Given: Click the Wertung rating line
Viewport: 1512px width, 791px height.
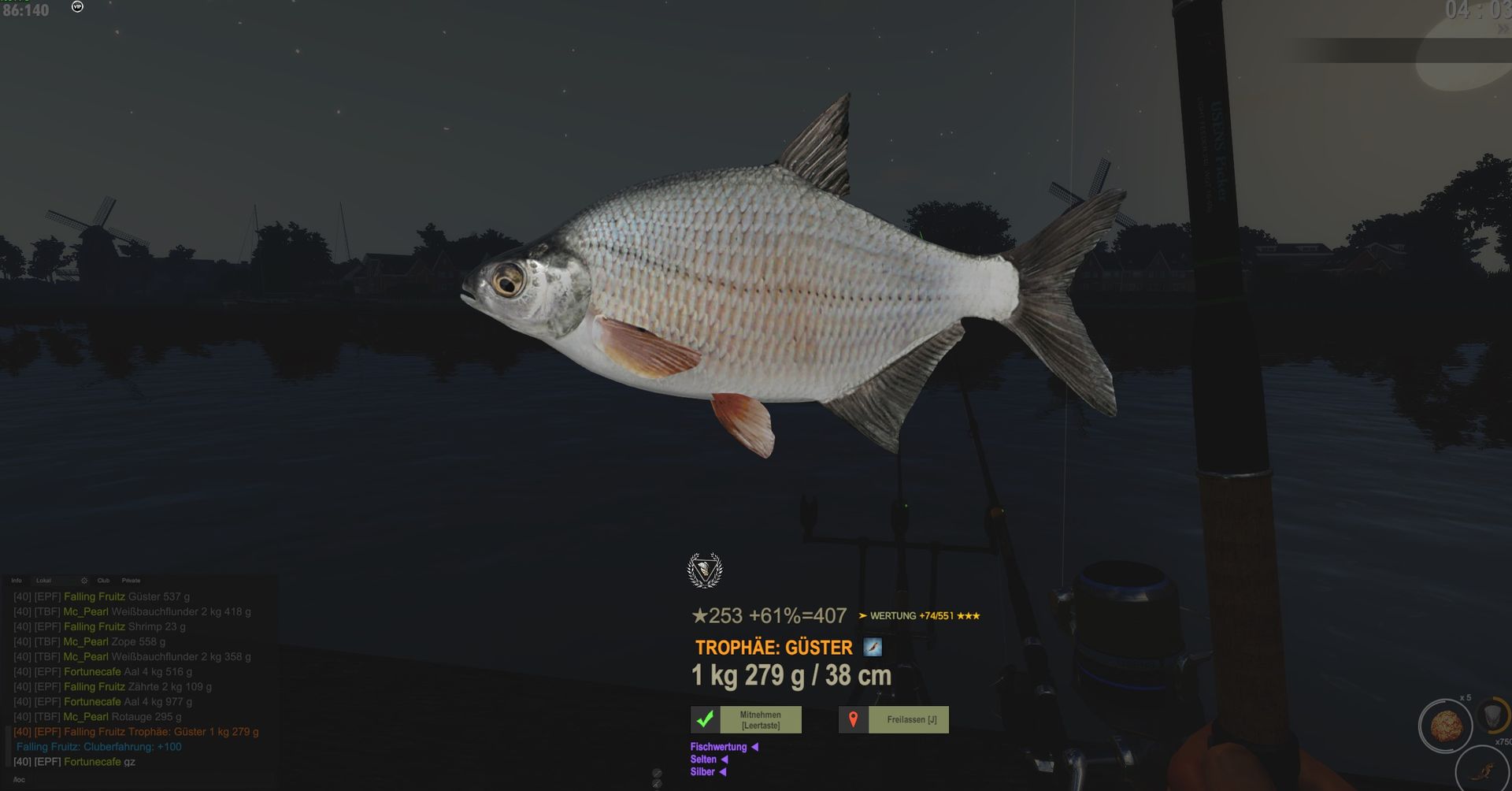Looking at the screenshot, I should tap(918, 616).
